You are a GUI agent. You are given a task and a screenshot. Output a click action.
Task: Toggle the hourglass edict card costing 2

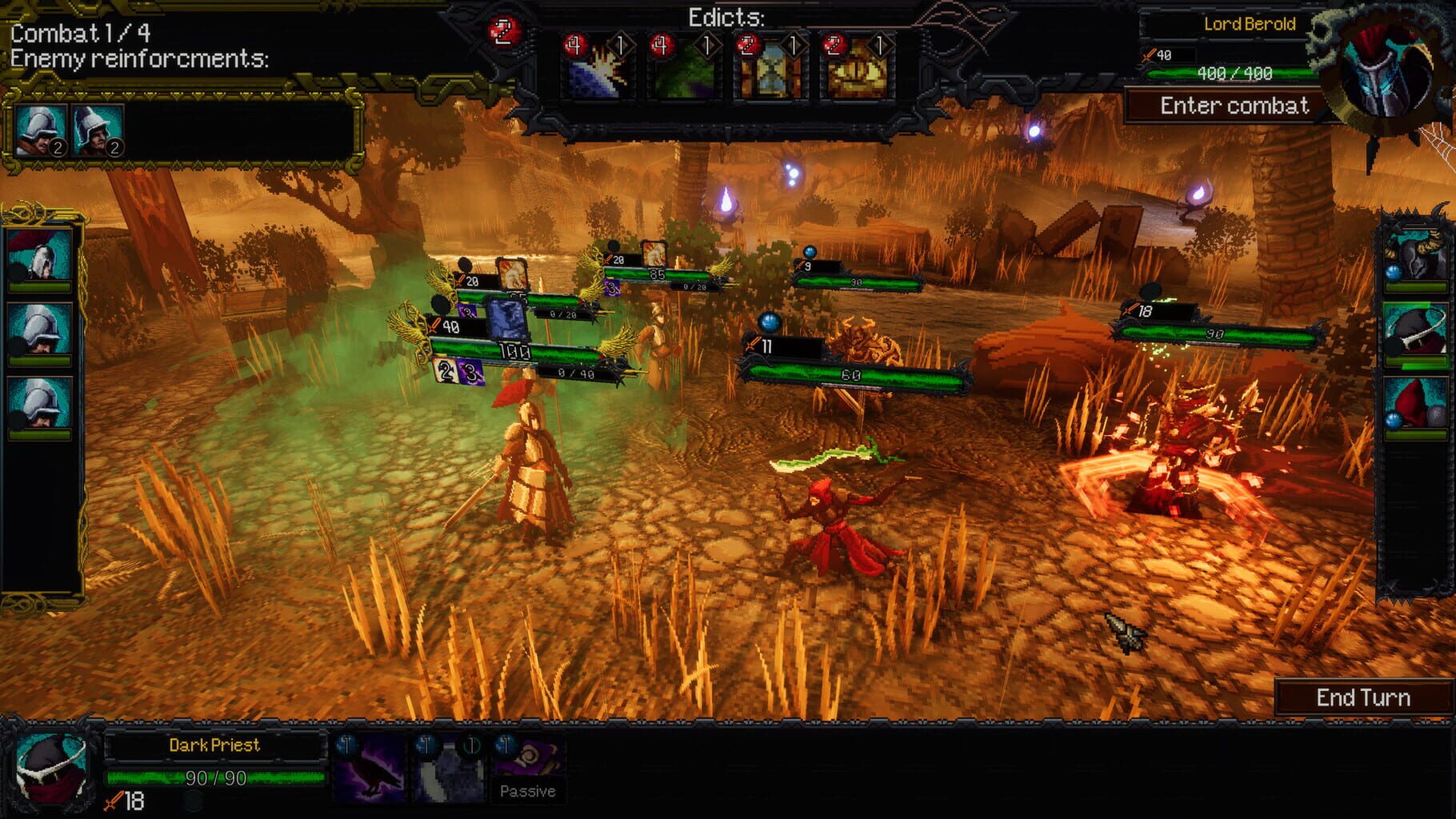pyautogui.click(x=771, y=64)
